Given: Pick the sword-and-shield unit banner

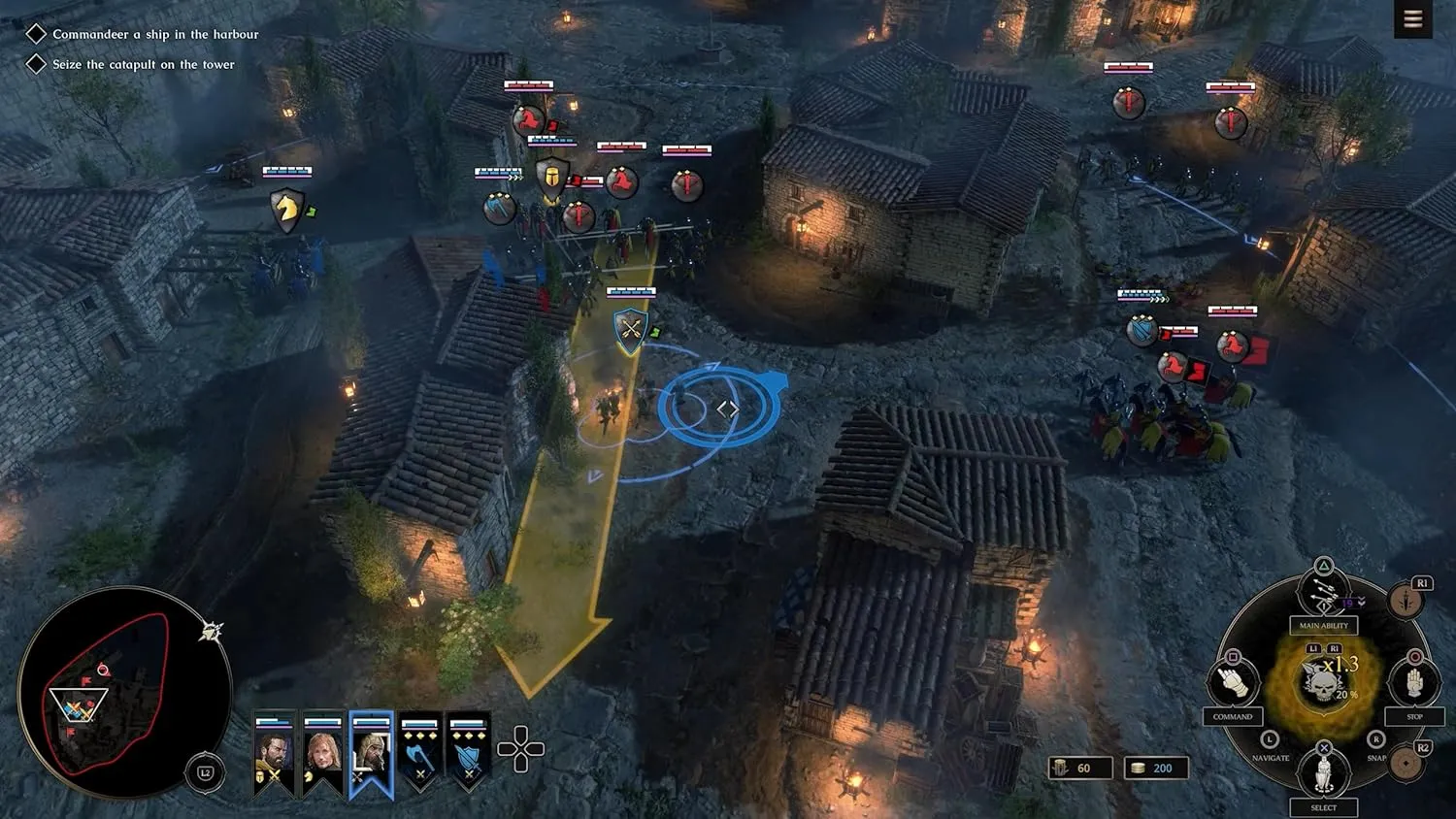Looking at the screenshot, I should pos(468,753).
